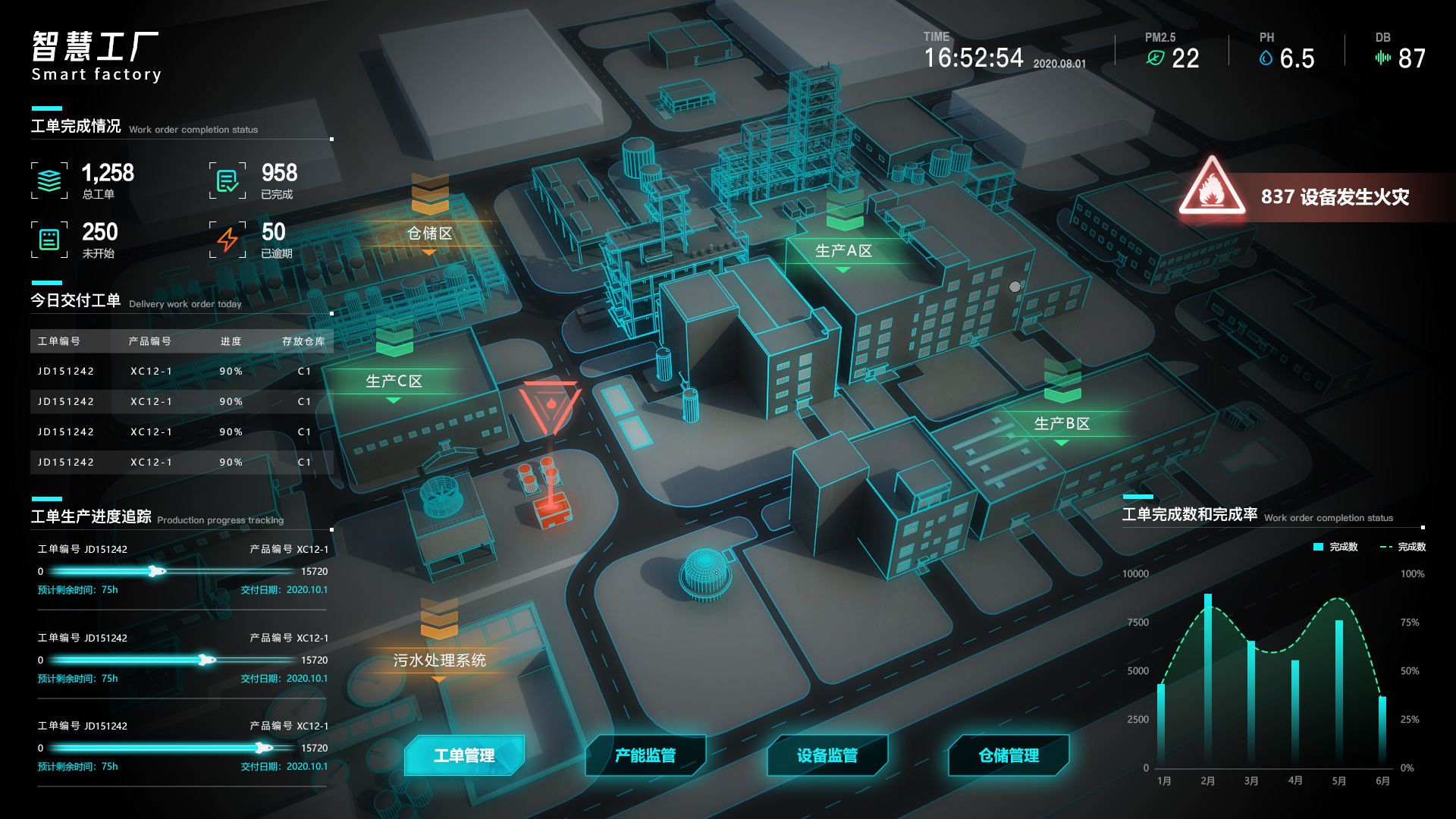1456x819 pixels.
Task: Click the red fire warning map marker
Action: pos(551,407)
